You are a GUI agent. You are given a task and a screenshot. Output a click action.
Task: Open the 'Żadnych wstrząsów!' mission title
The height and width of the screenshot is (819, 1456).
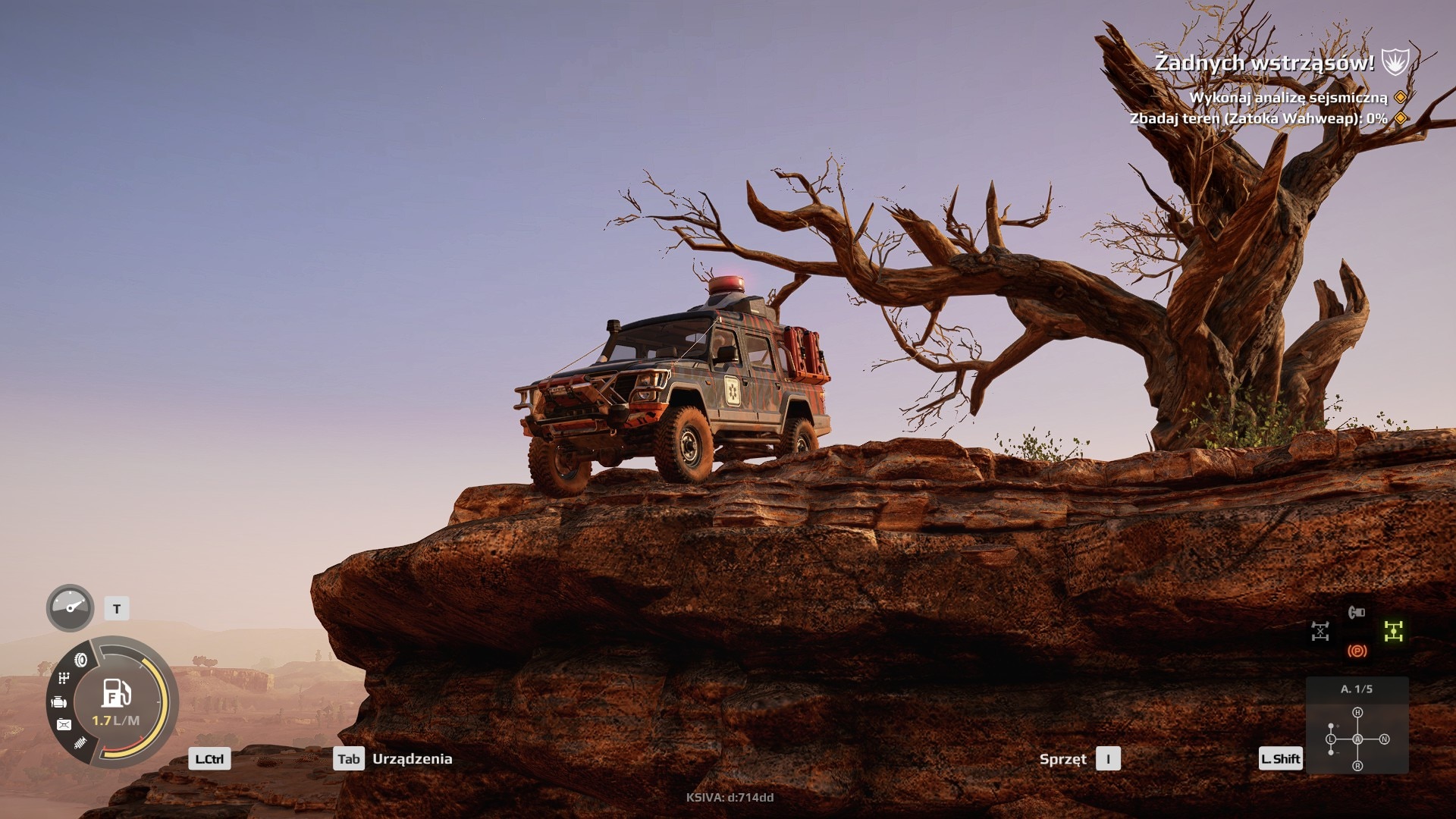tap(1264, 63)
